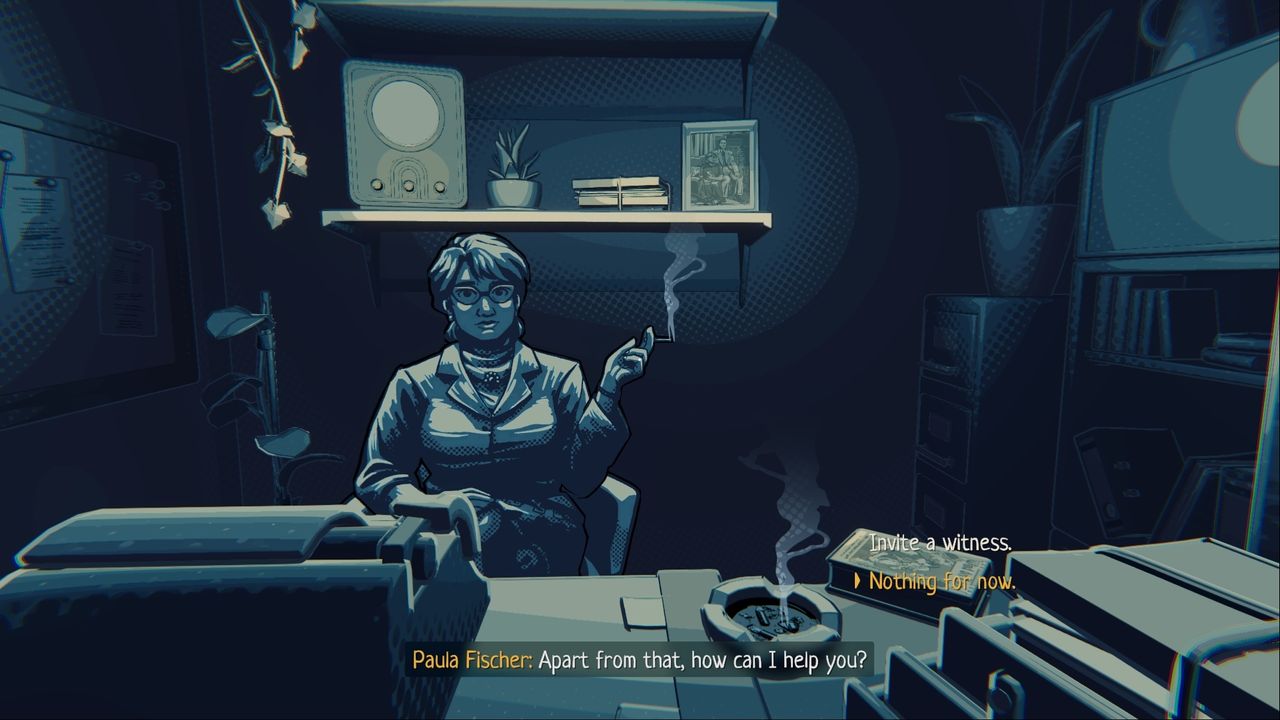Choose the "Invite a witness." dialogue option
Screen dimensions: 1280x720
[940, 543]
